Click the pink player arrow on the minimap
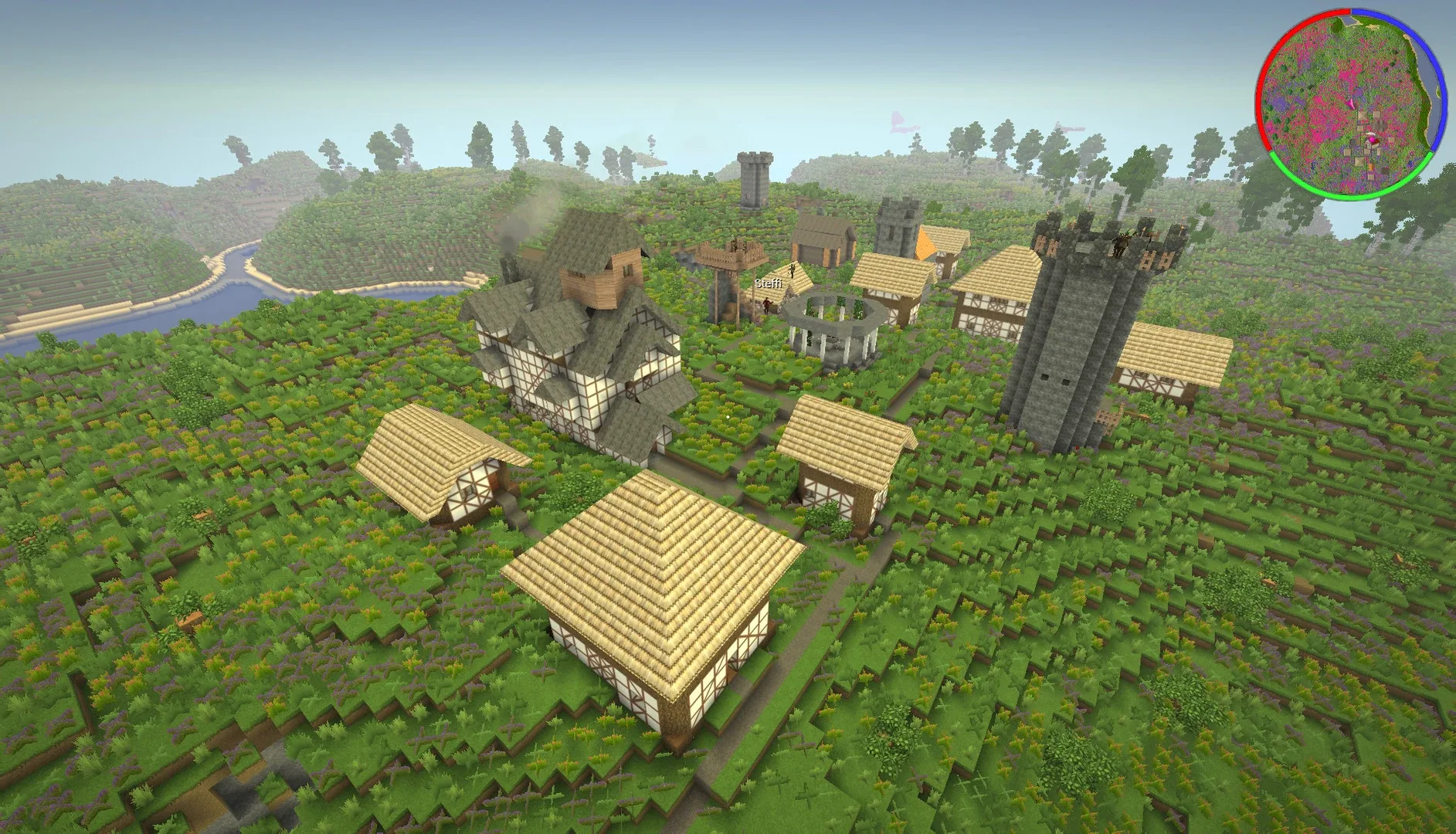 (1350, 104)
